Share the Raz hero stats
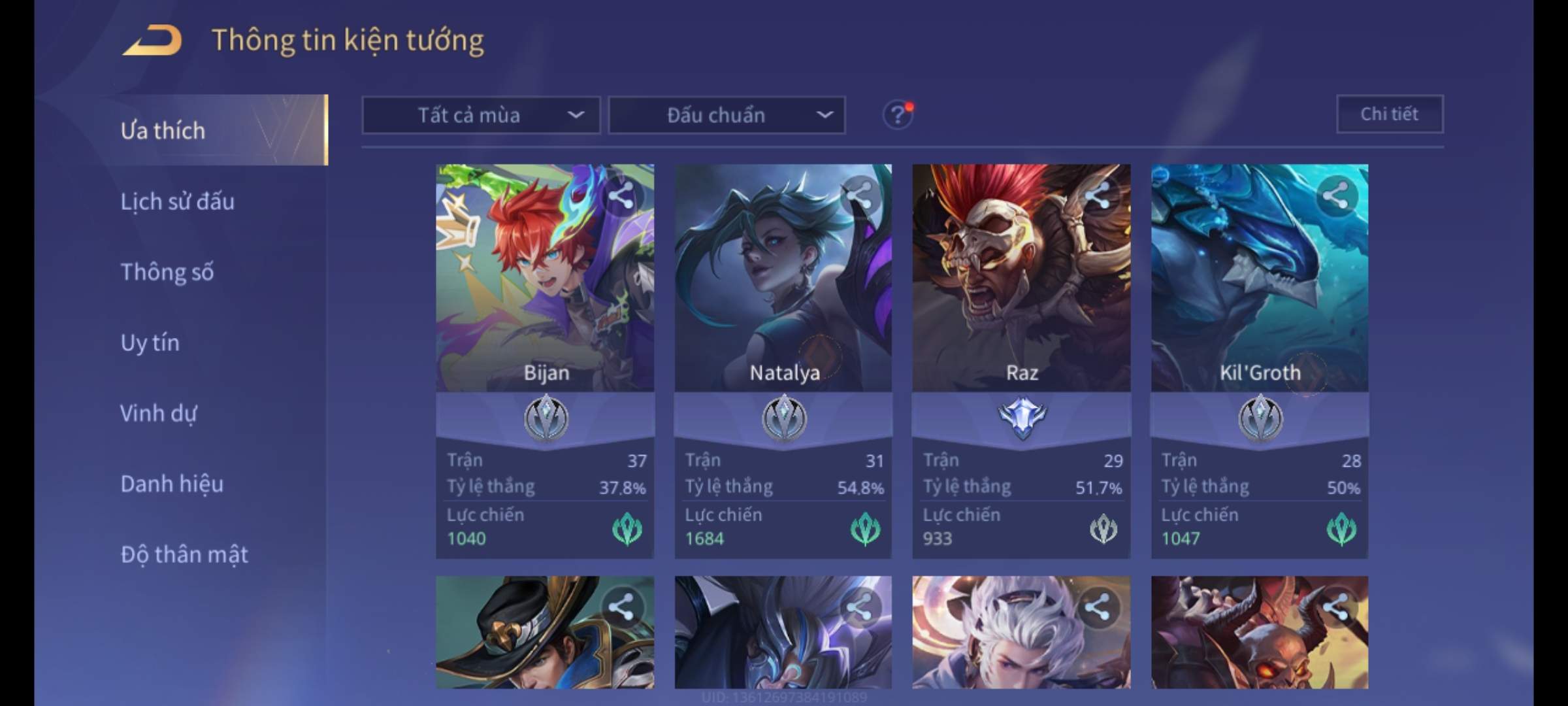Viewport: 1568px width, 706px height. pyautogui.click(x=1098, y=195)
